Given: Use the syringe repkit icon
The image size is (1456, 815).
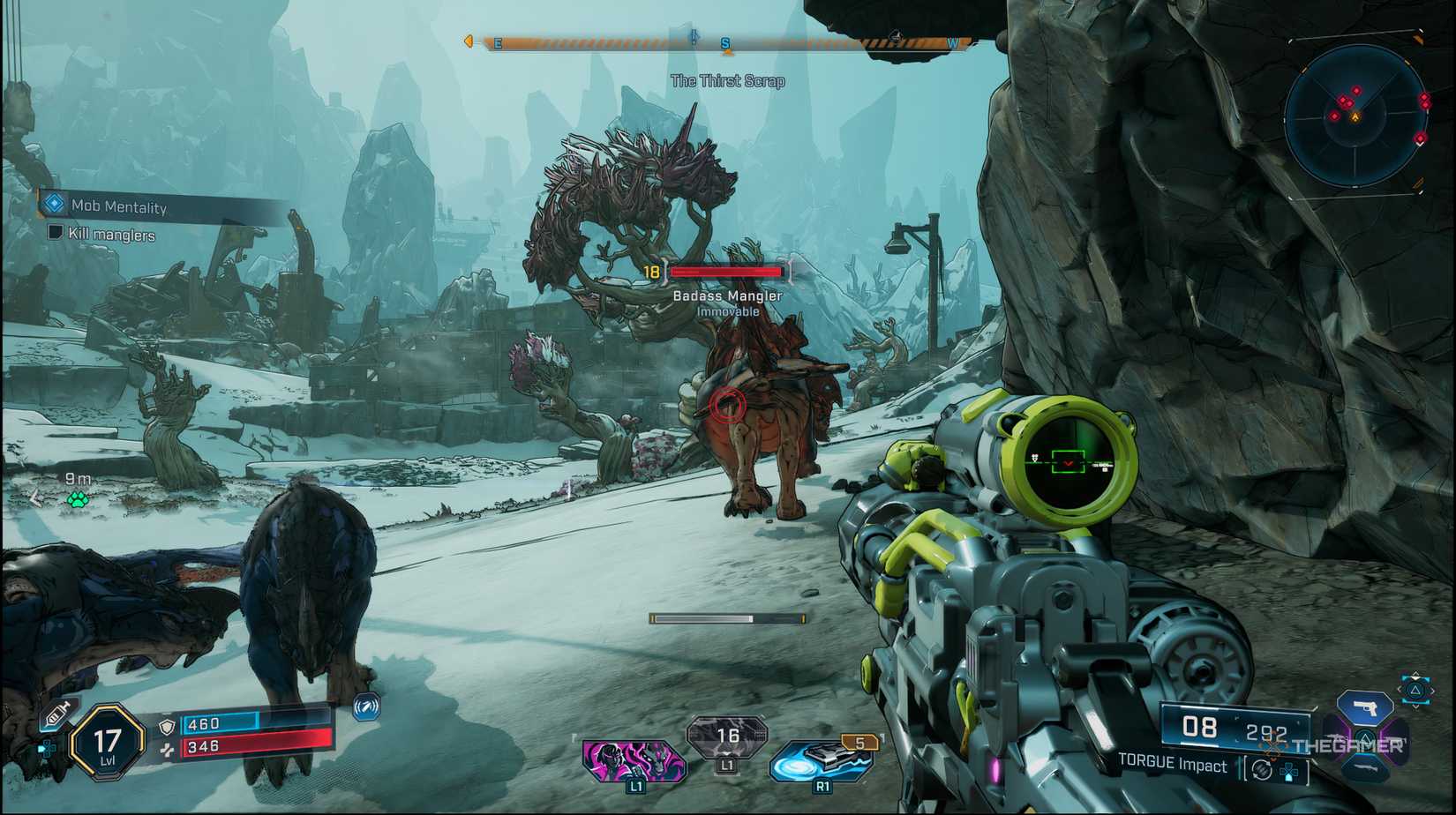Looking at the screenshot, I should pos(56,714).
